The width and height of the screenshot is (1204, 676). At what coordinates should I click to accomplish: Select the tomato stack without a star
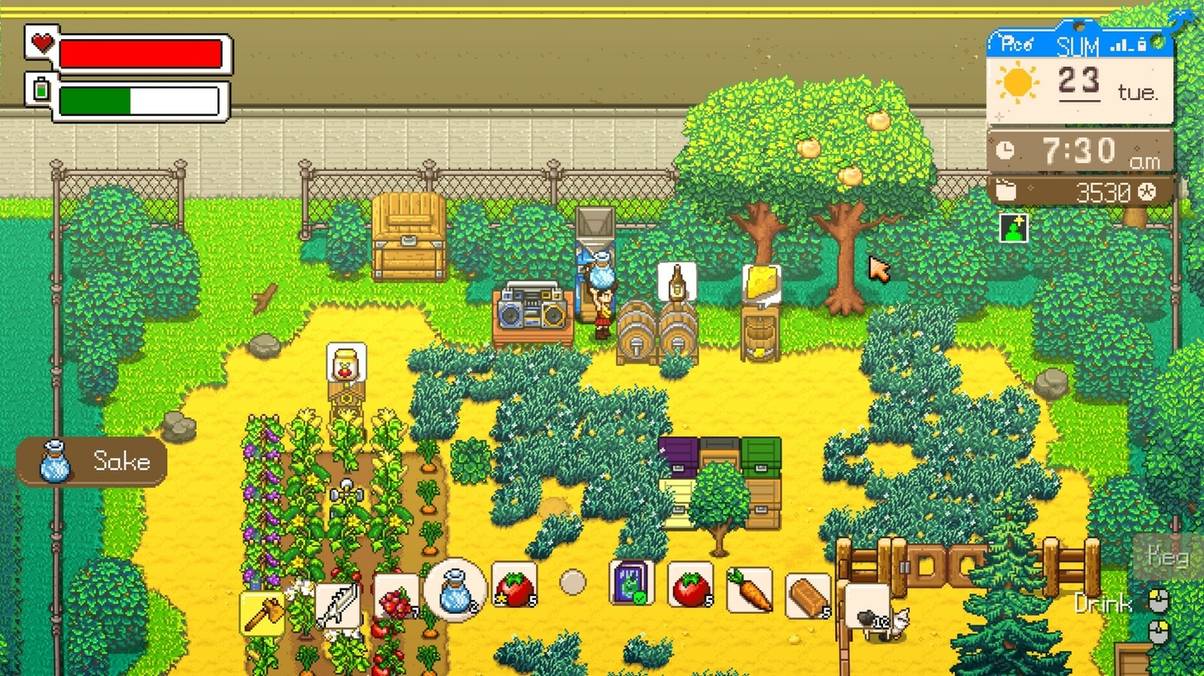click(690, 586)
